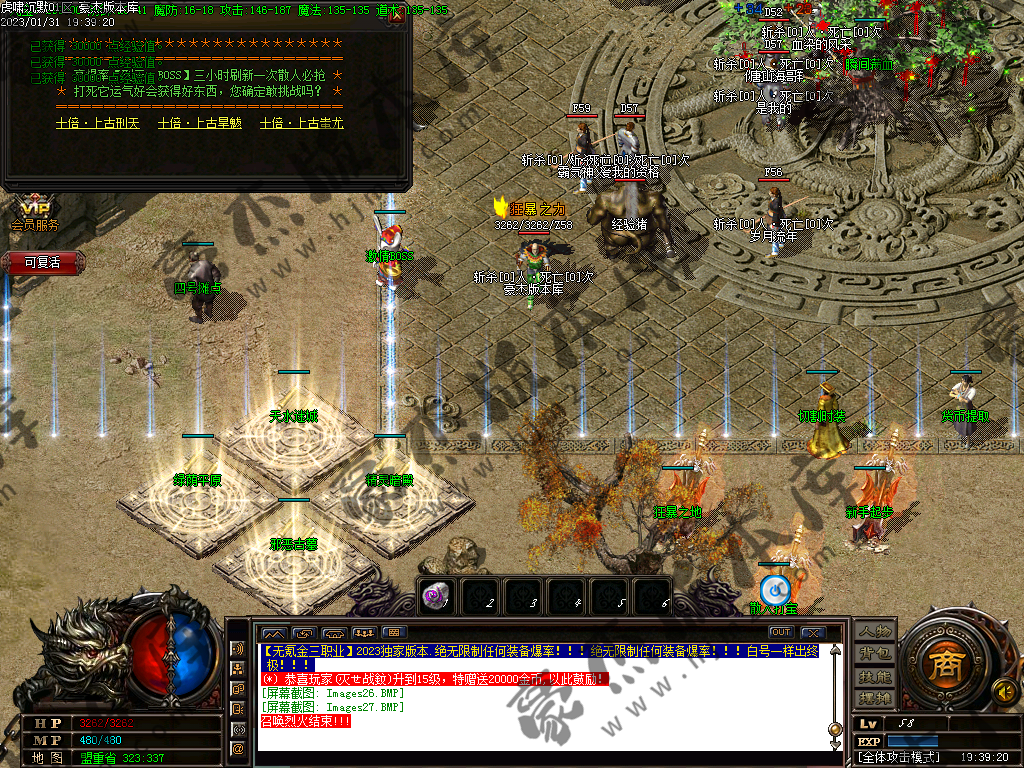
Task: Show the 技能 skills panel
Action: click(875, 676)
